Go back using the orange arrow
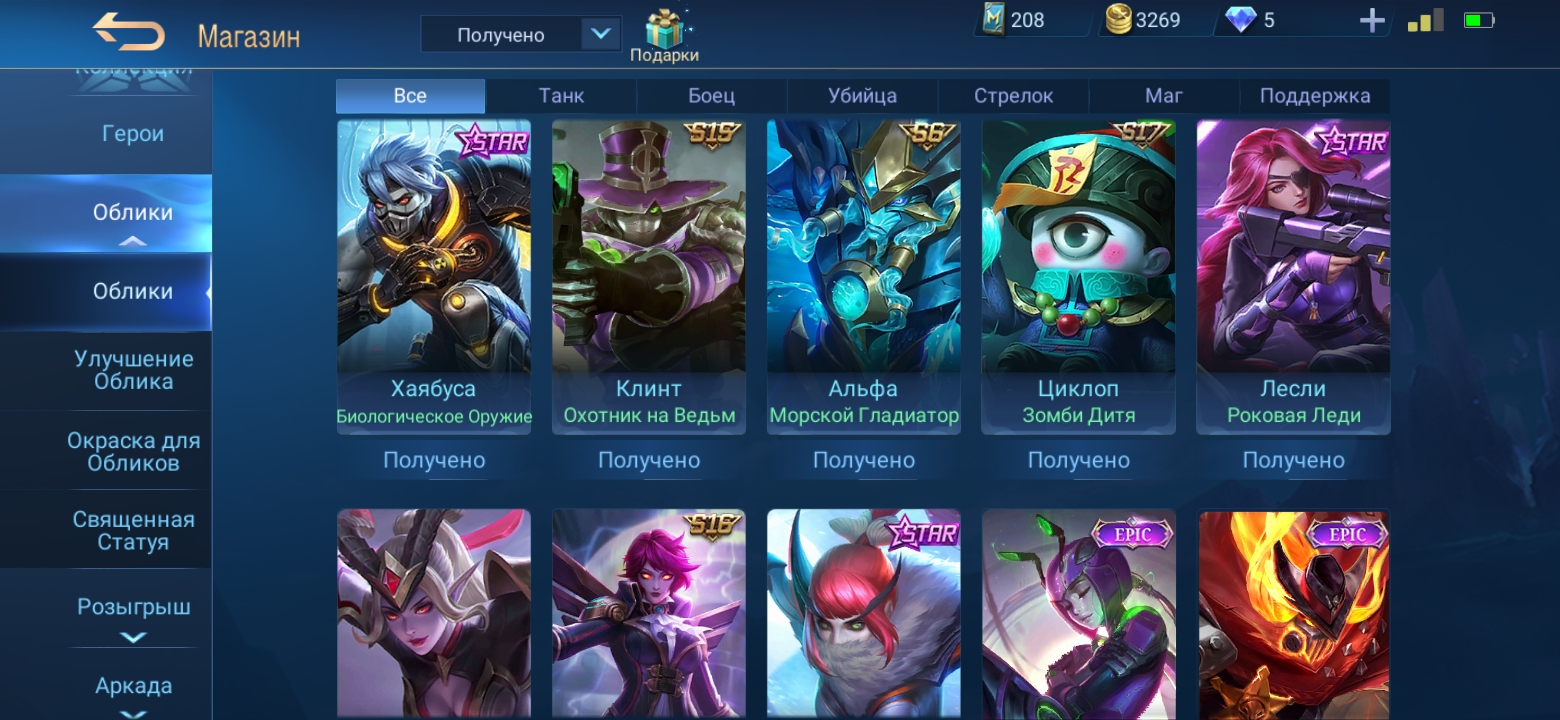The height and width of the screenshot is (720, 1560). click(x=128, y=33)
